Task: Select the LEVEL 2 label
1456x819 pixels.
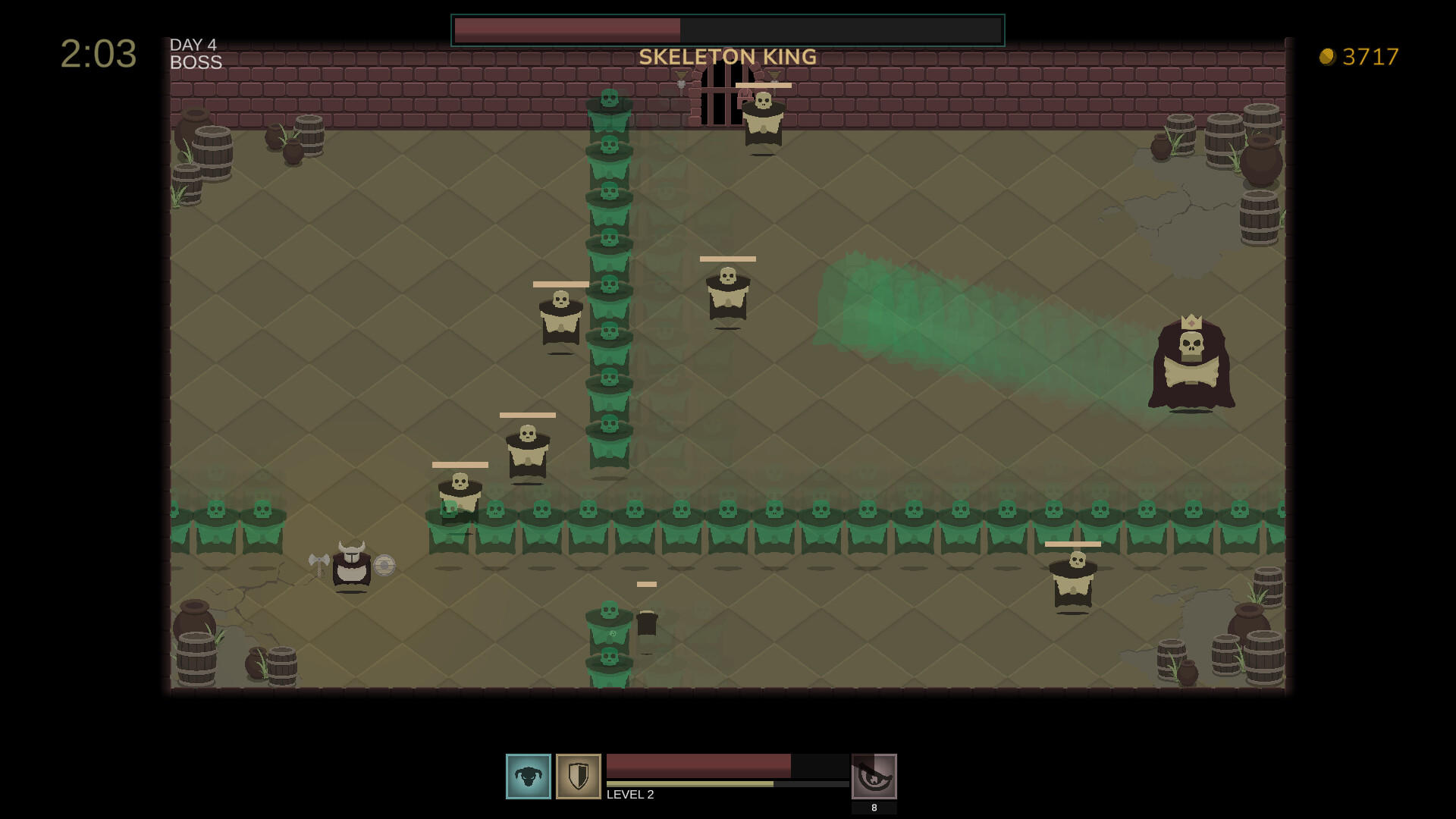Action: (x=631, y=795)
